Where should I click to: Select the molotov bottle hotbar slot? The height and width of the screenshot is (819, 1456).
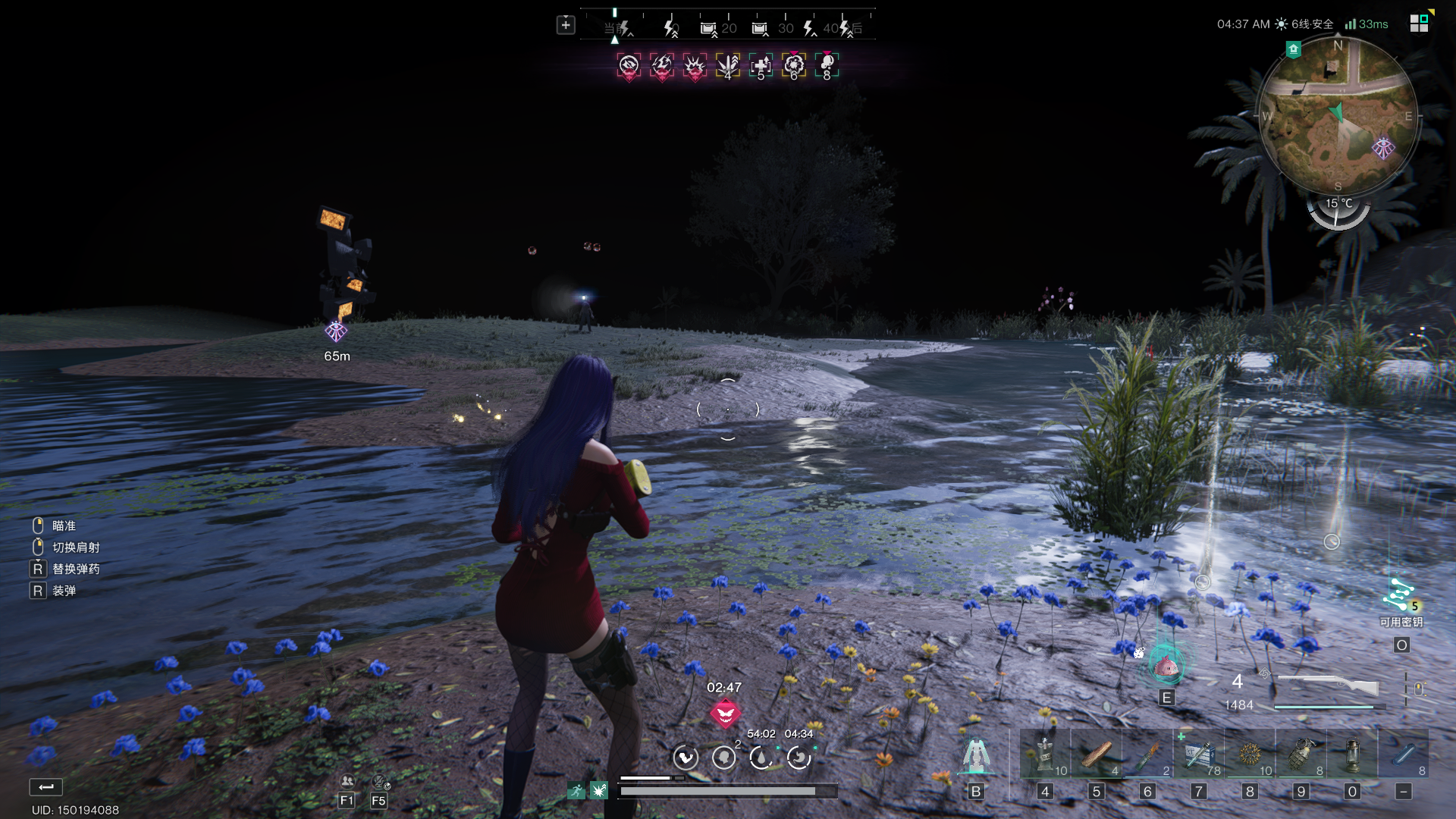[1148, 755]
